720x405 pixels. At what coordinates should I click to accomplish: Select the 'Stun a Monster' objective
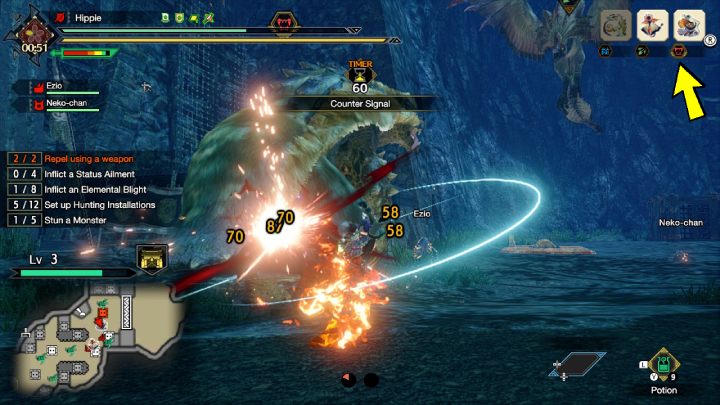(x=72, y=220)
